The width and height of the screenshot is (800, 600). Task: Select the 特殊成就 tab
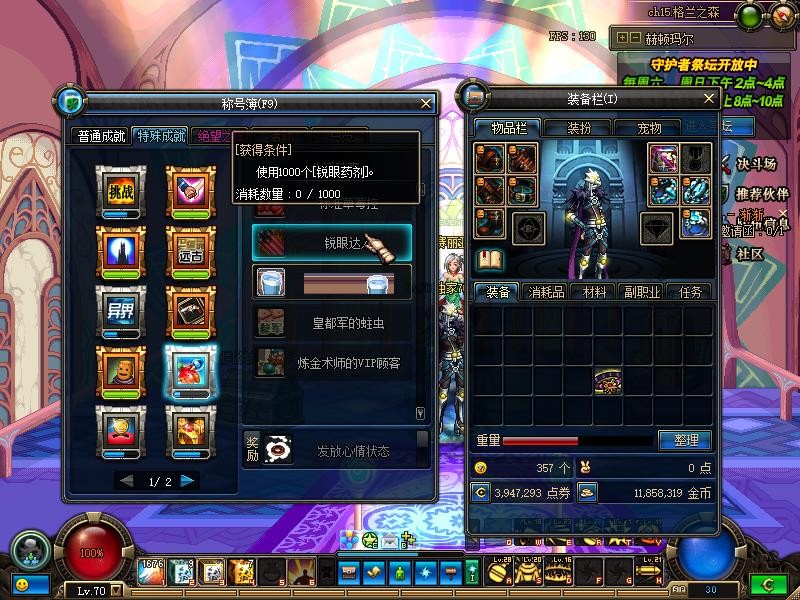click(x=162, y=137)
